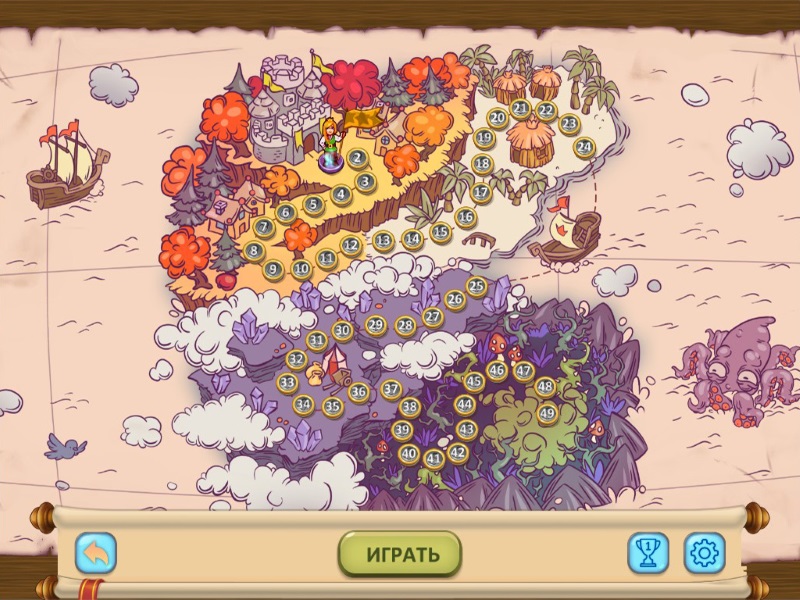
Task: Choose level 33 on map
Action: coord(288,382)
